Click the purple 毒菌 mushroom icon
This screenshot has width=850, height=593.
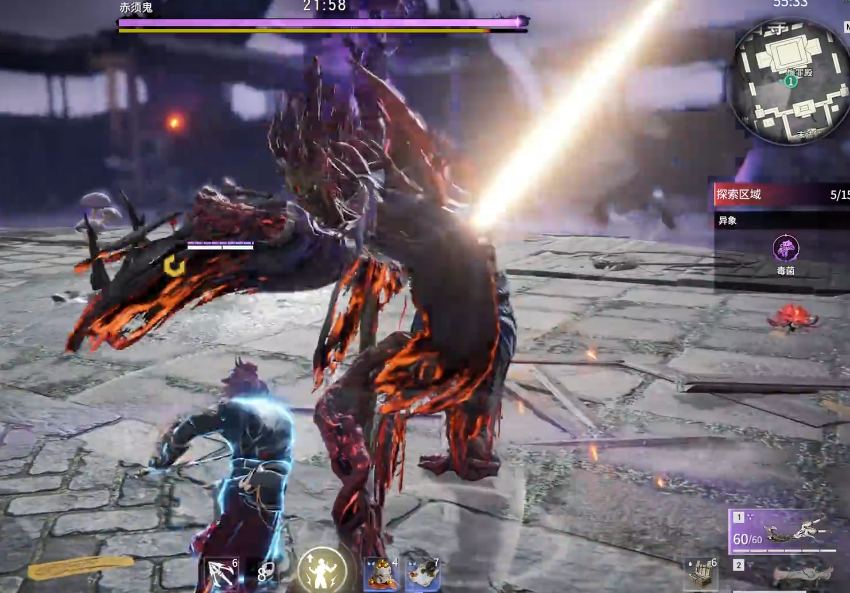click(785, 248)
